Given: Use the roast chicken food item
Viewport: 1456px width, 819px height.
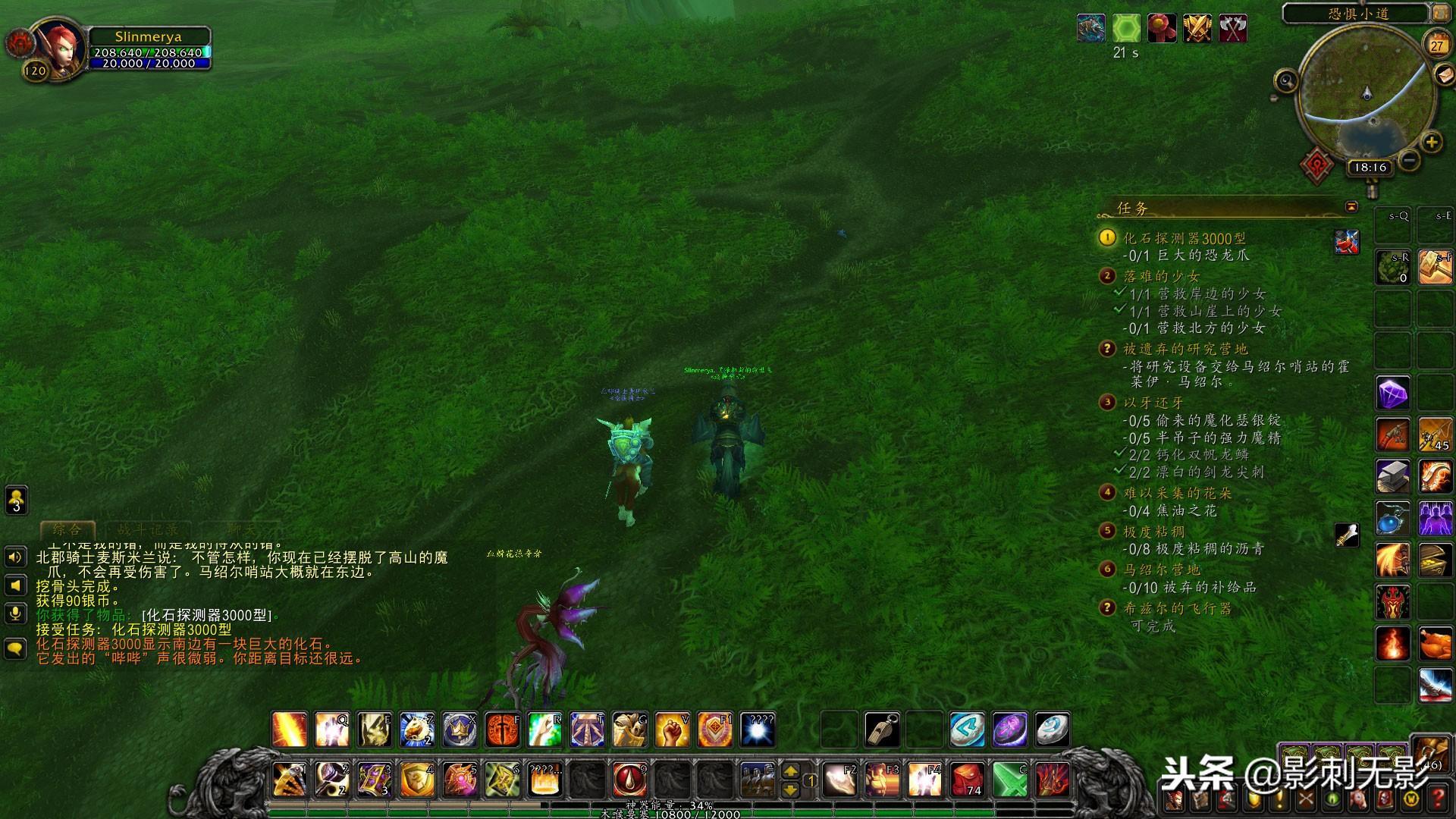Looking at the screenshot, I should (x=1435, y=644).
